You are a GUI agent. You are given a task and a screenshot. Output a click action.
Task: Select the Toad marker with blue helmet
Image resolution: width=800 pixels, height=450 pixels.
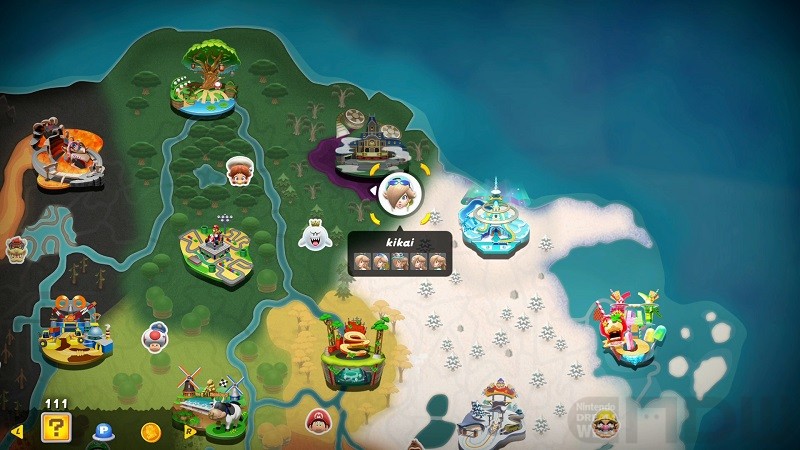pos(155,336)
